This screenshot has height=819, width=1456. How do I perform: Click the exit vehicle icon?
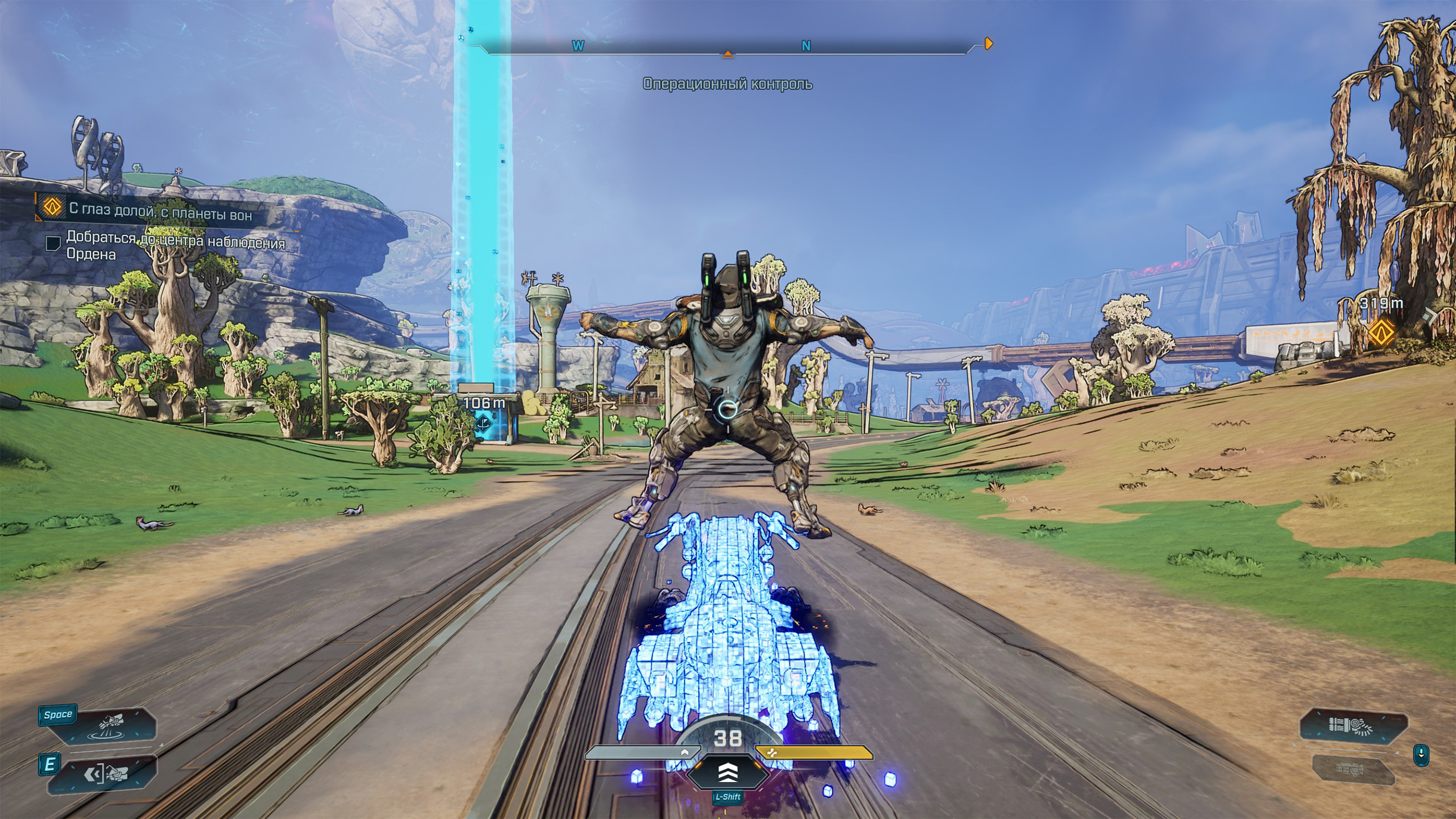[107, 774]
